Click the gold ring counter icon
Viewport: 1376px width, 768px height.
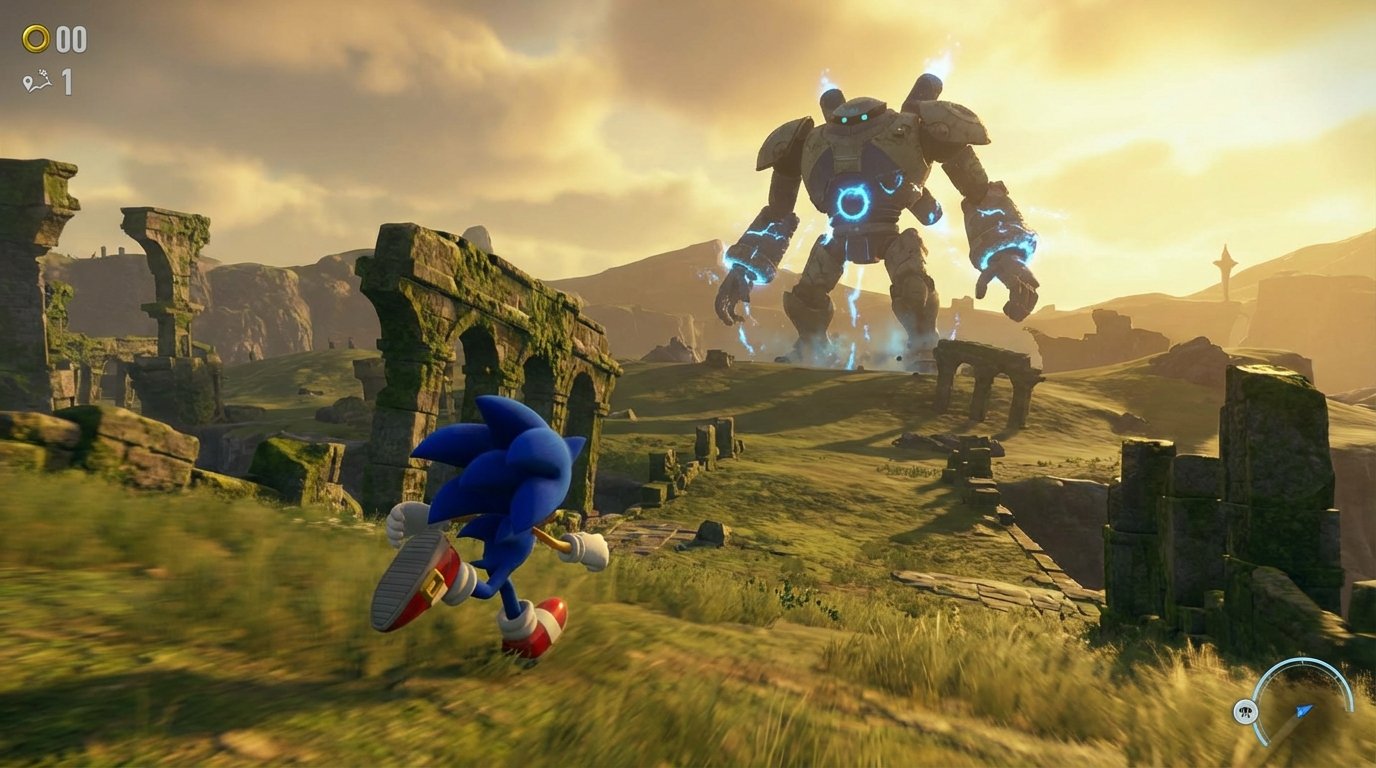pos(35,37)
